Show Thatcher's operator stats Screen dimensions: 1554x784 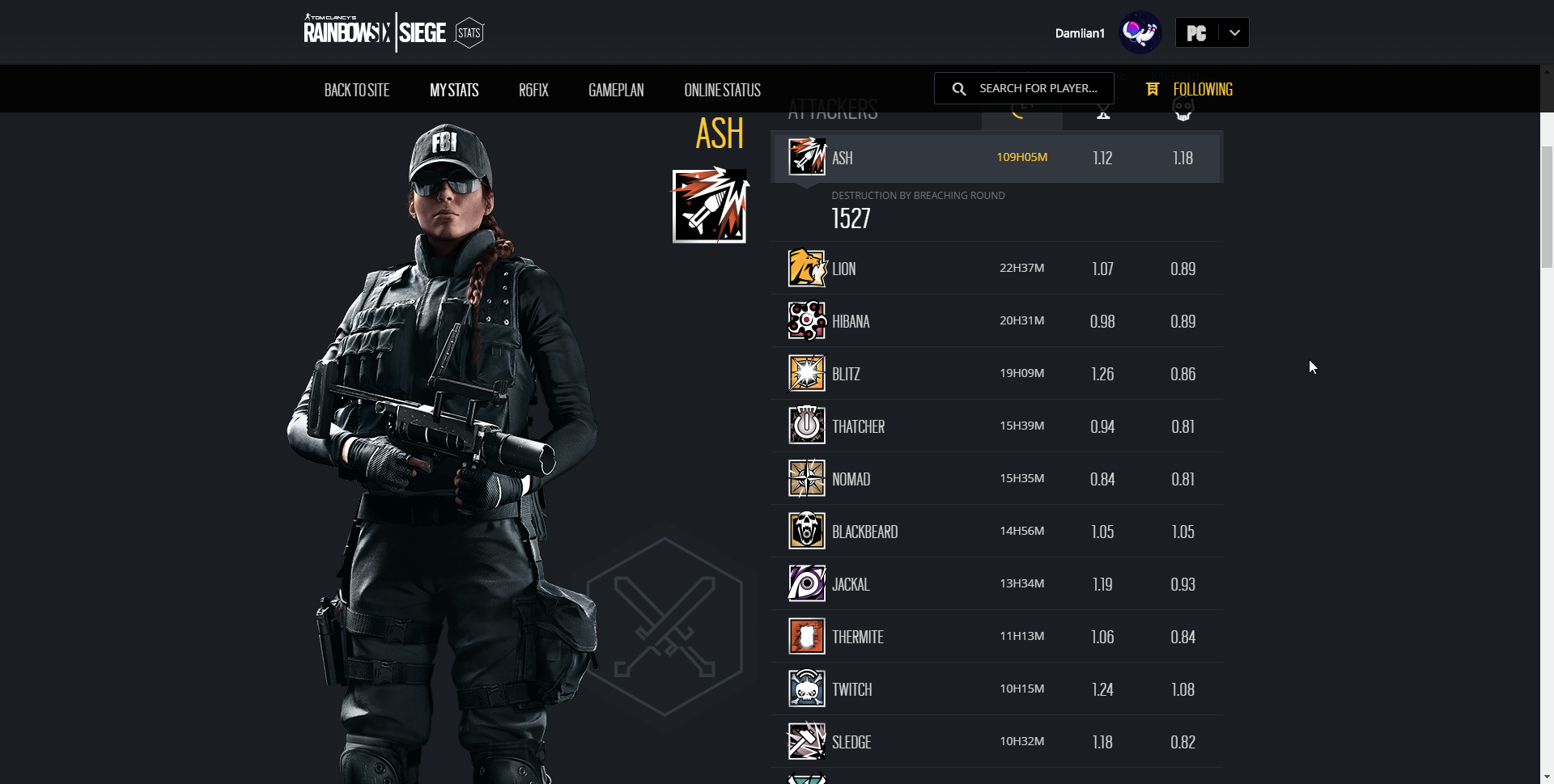pyautogui.click(x=996, y=426)
